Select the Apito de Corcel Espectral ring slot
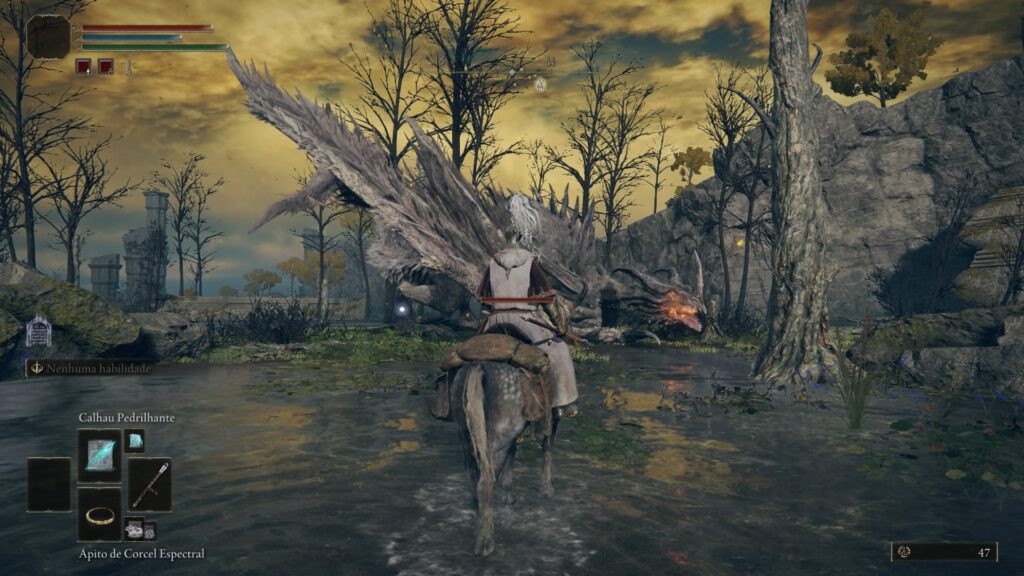The width and height of the screenshot is (1024, 576). pos(99,514)
